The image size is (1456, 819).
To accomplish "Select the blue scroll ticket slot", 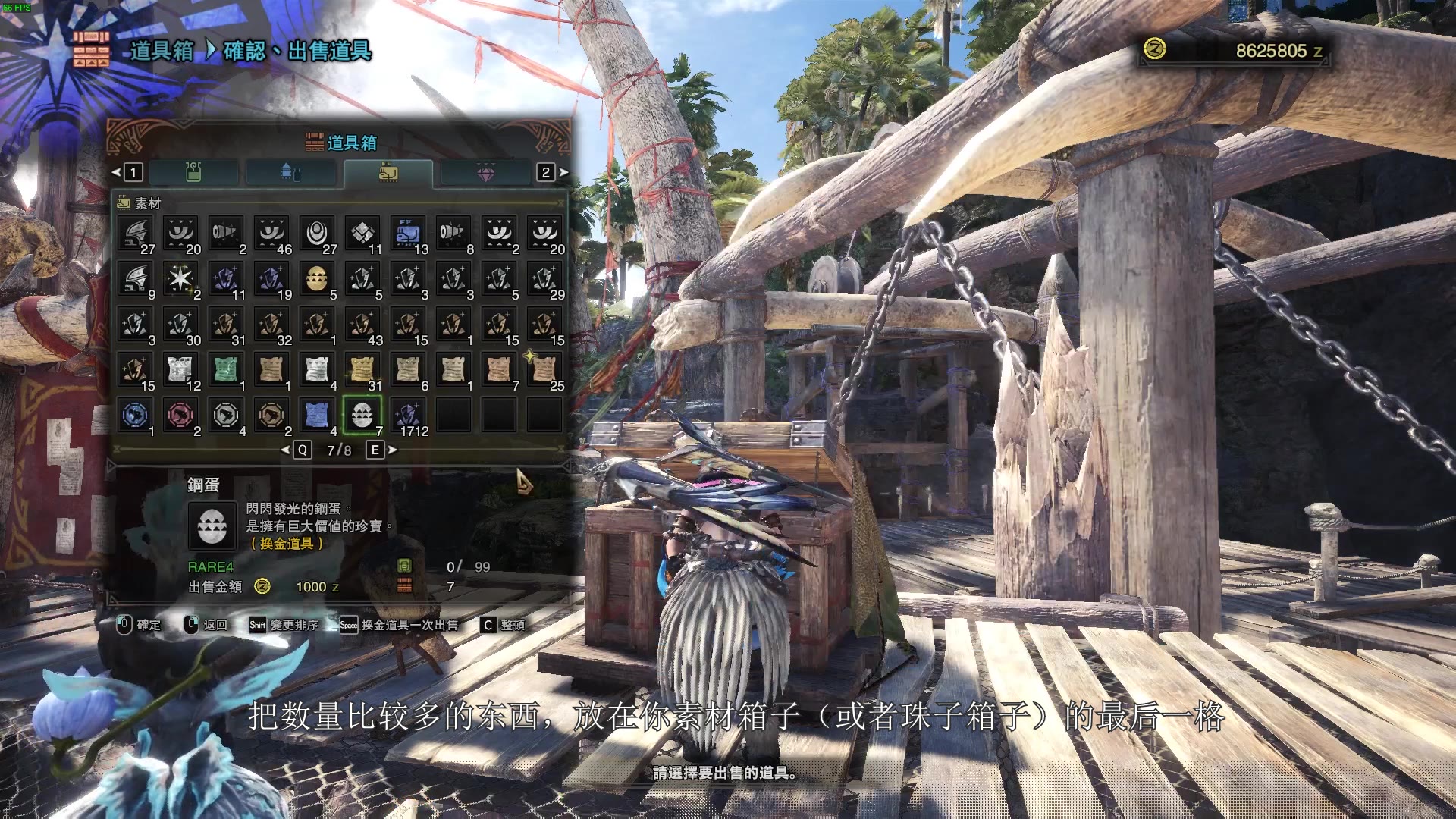I will [317, 415].
